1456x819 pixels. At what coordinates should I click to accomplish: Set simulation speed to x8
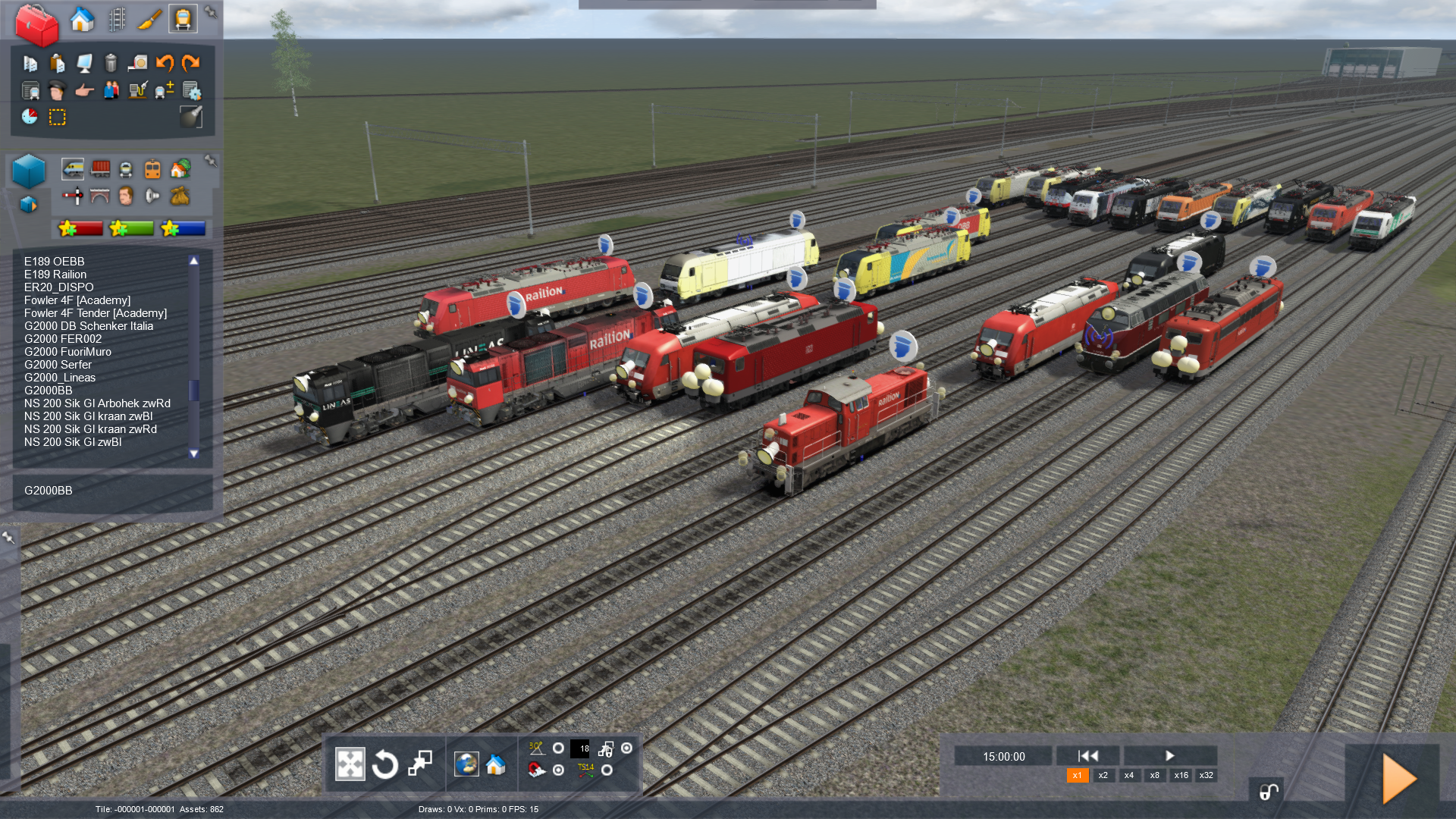tap(1154, 776)
